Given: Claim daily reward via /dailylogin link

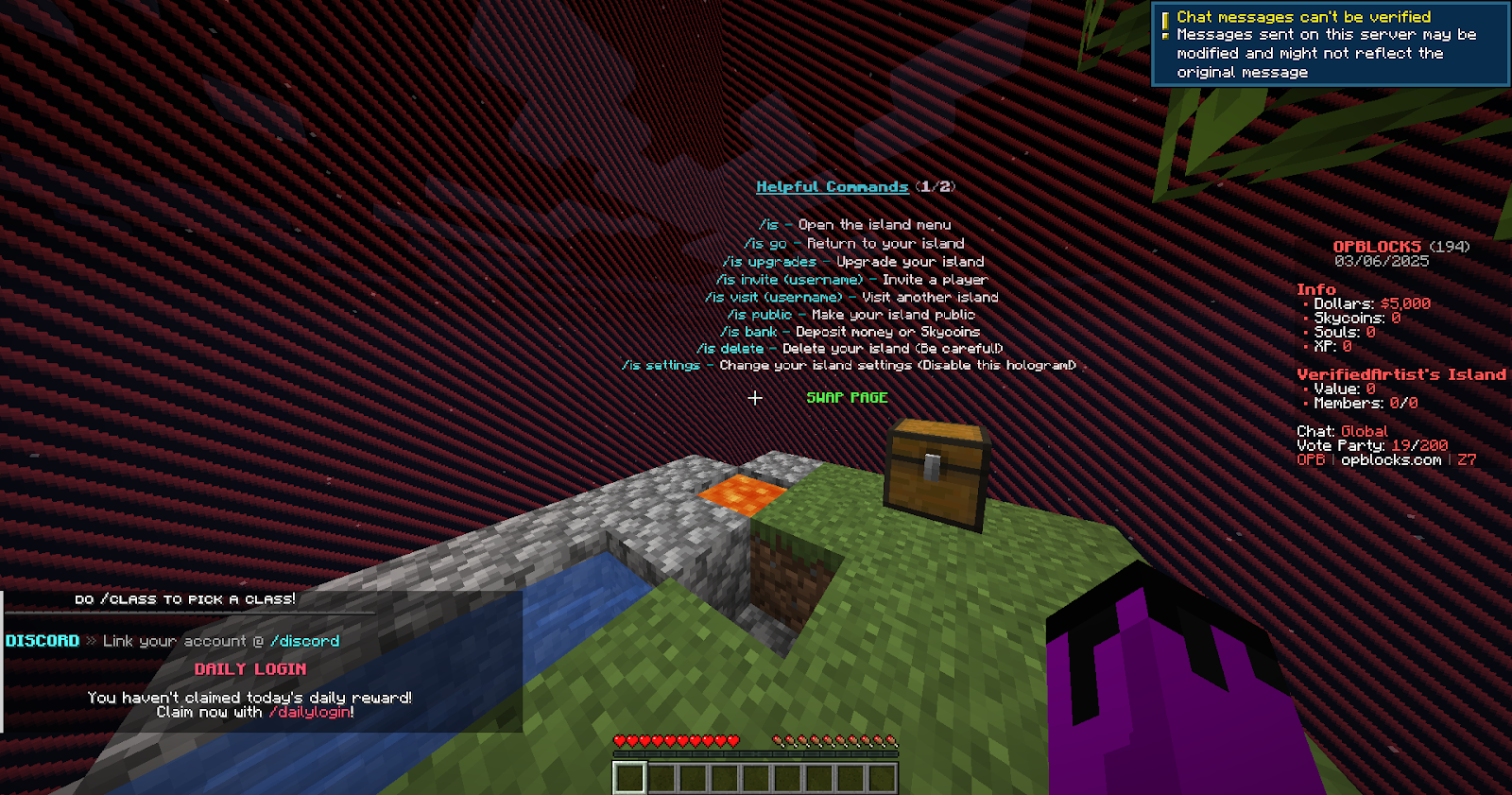Looking at the screenshot, I should pyautogui.click(x=310, y=713).
